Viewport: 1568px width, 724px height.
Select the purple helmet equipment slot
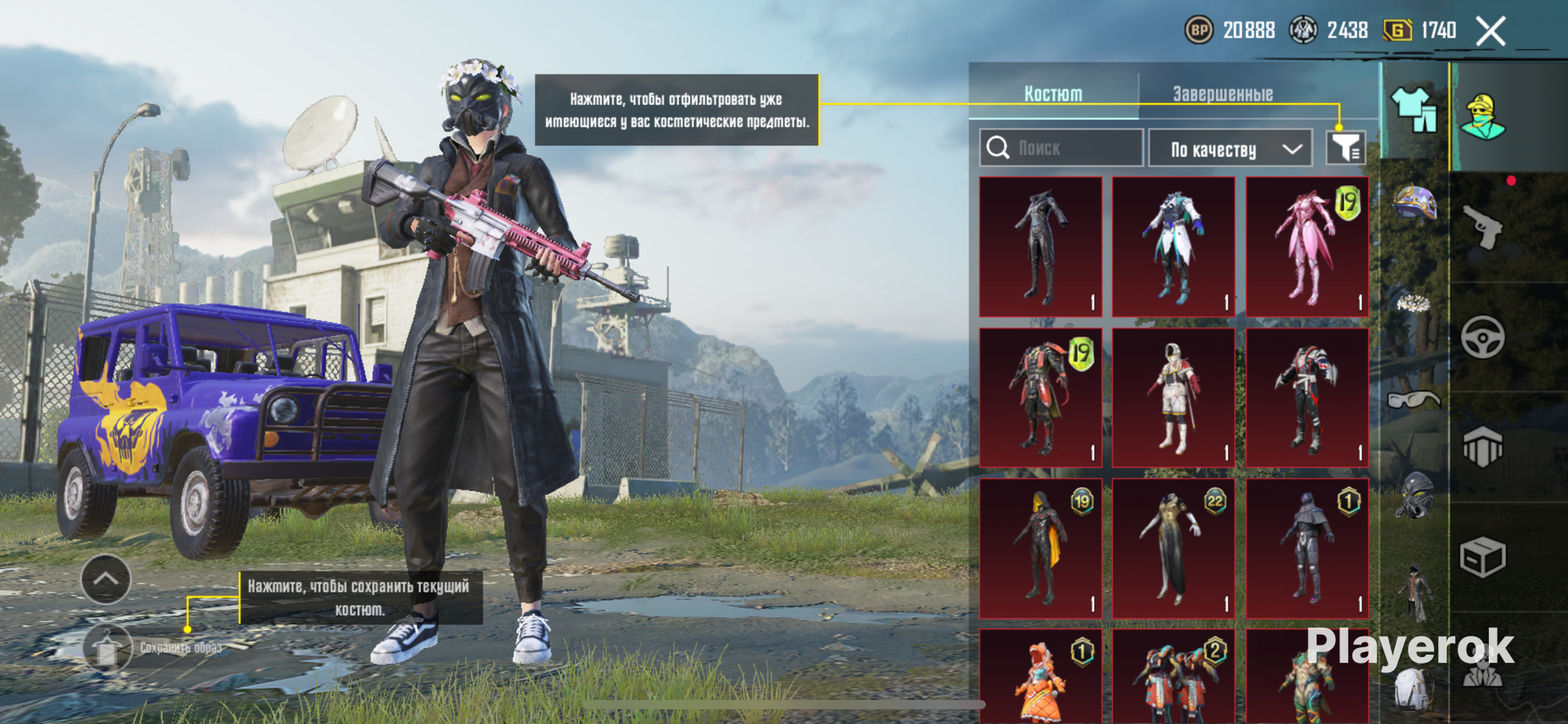point(1414,202)
